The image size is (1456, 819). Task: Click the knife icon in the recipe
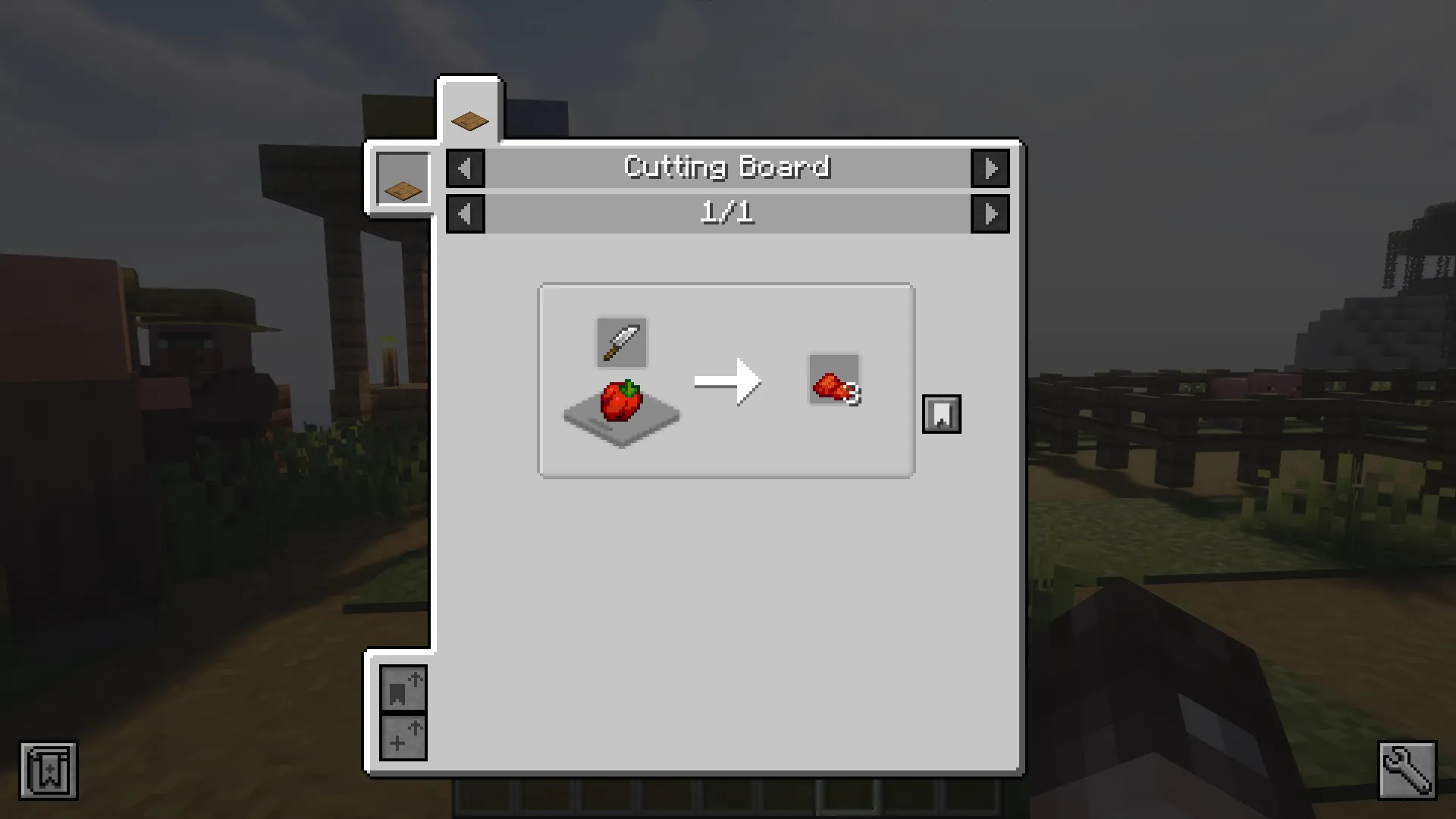pyautogui.click(x=621, y=341)
